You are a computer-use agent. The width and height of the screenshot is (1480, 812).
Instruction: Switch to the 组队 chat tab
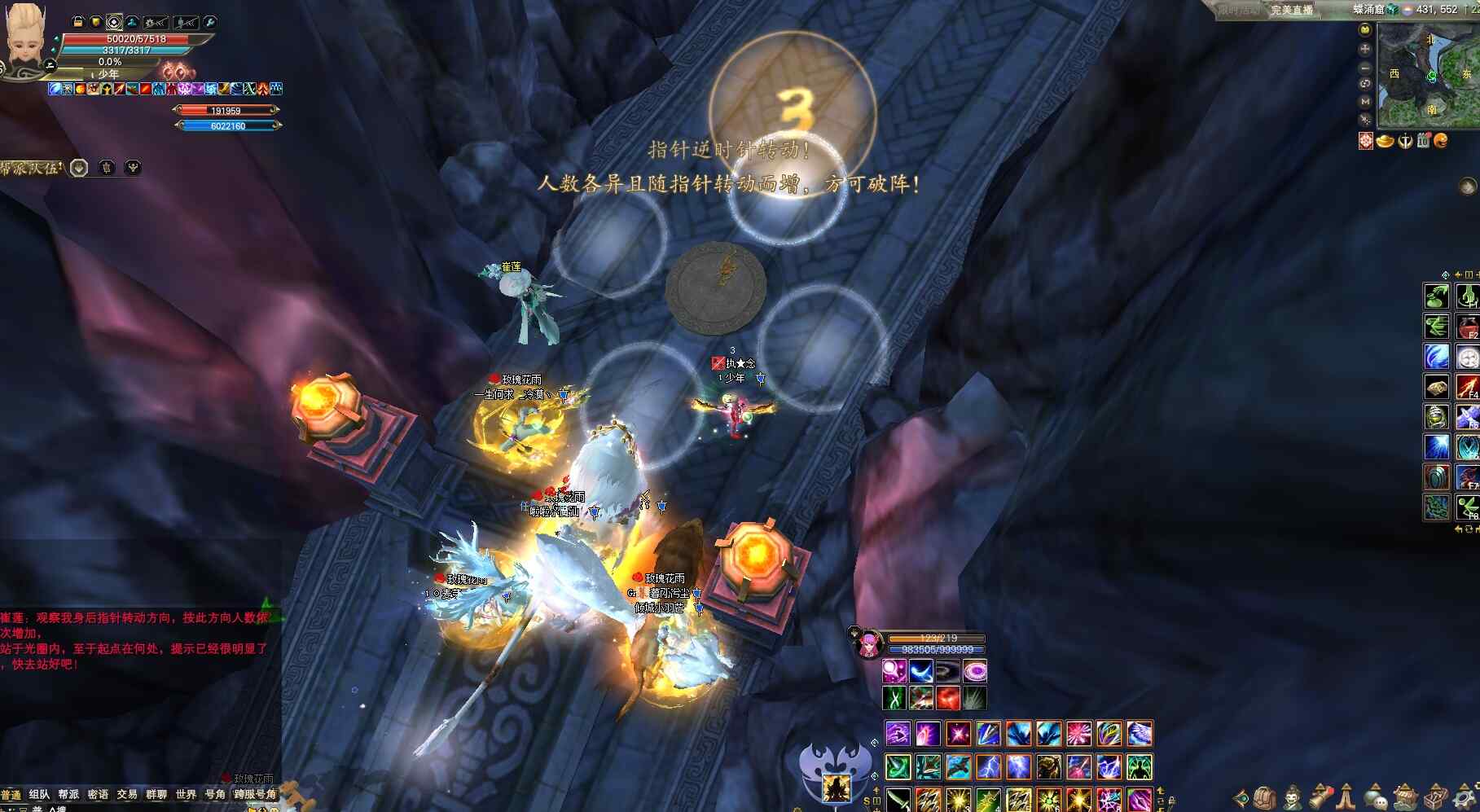[x=39, y=794]
